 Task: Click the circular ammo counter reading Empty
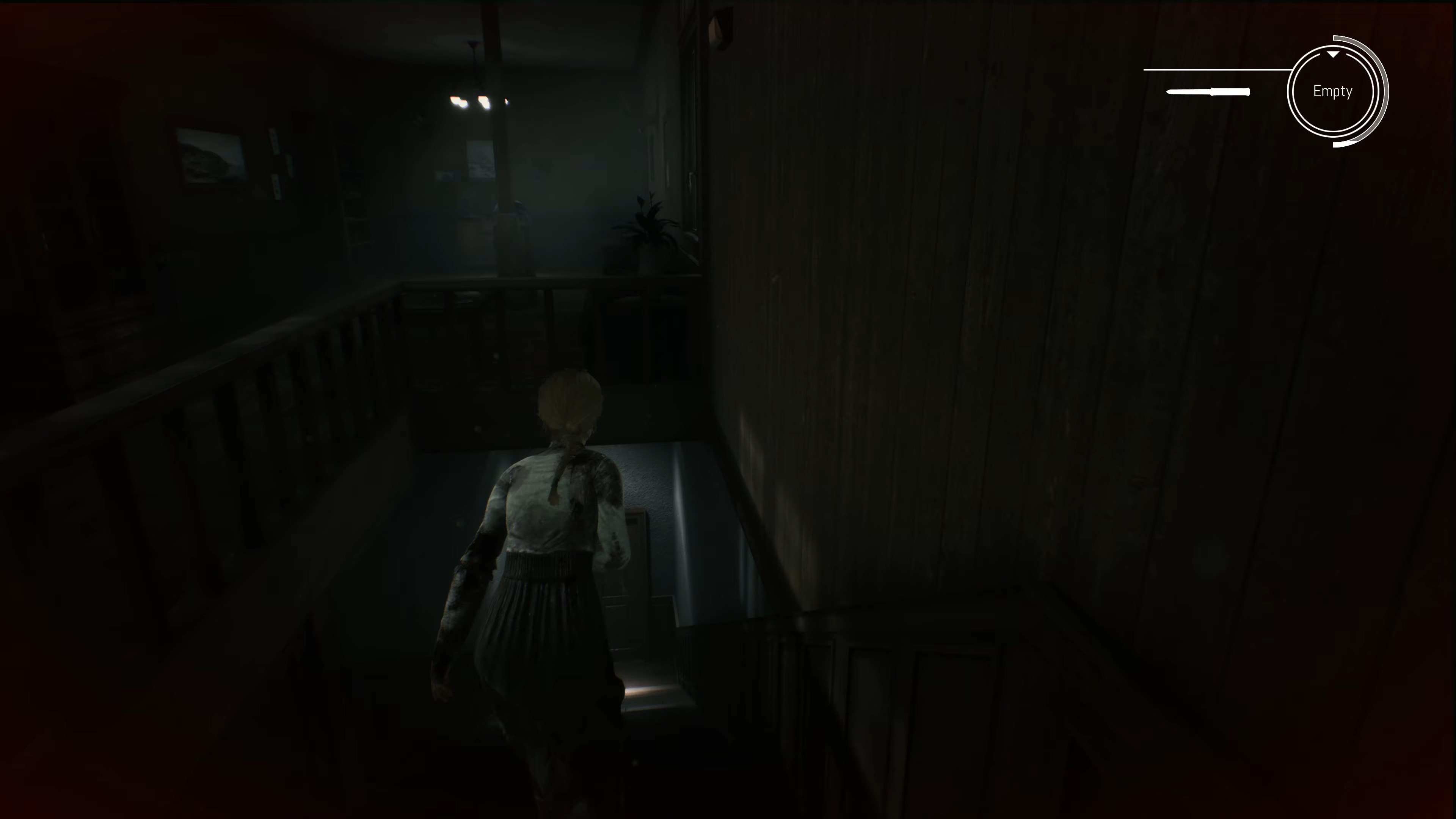1333,91
